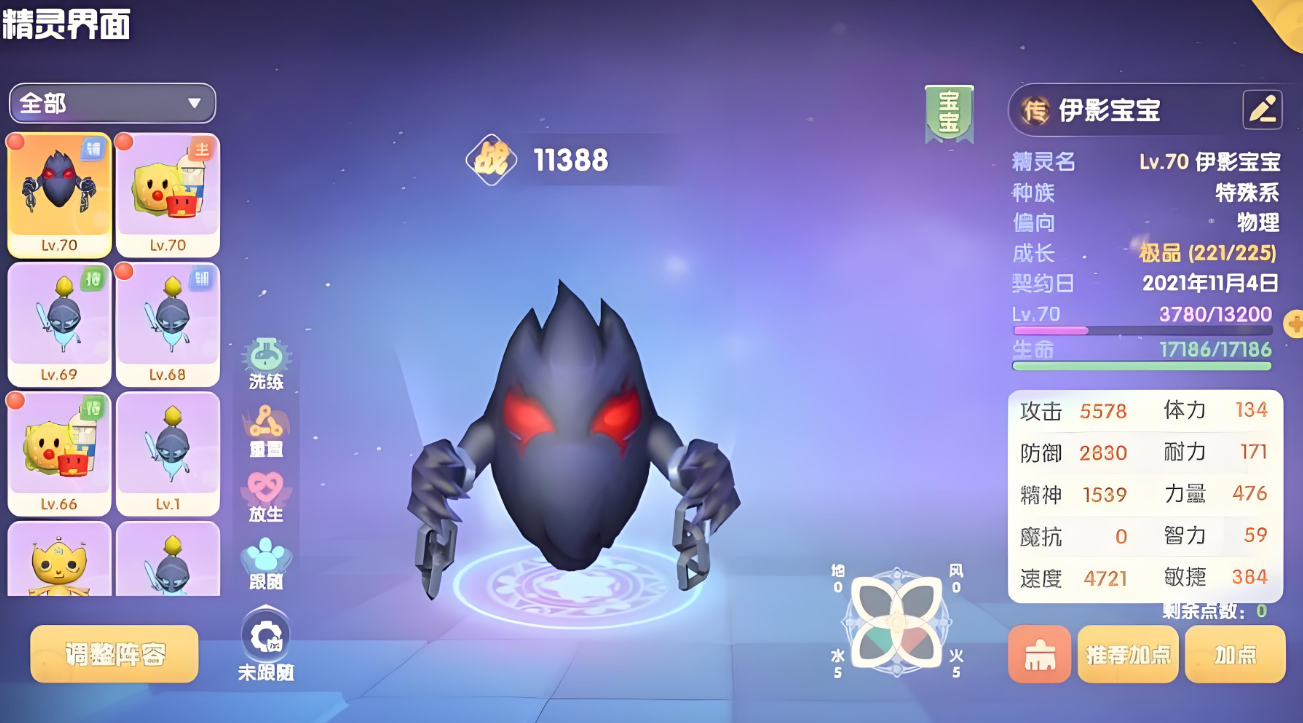Click the plus button beside the experience bar
The image size is (1303, 723).
[1294, 324]
